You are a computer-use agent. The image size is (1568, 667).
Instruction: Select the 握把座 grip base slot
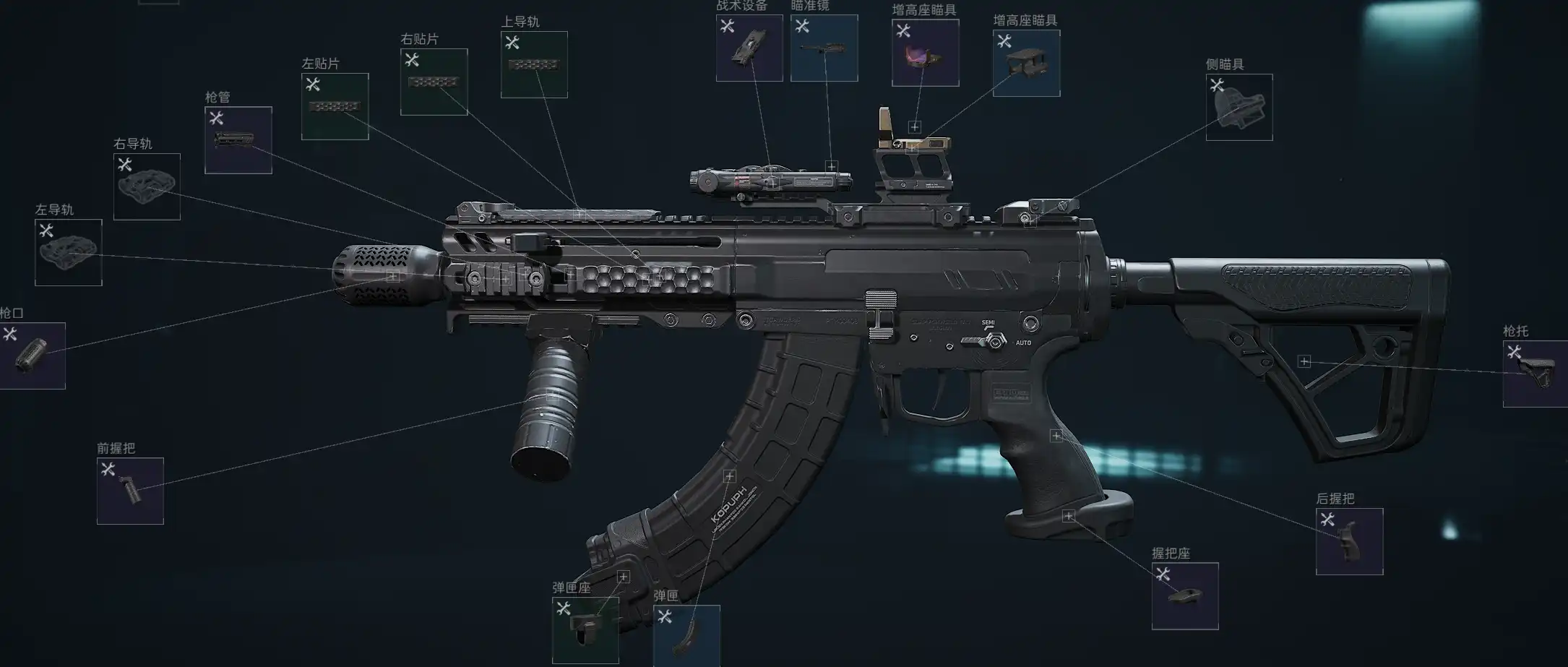point(1184,595)
